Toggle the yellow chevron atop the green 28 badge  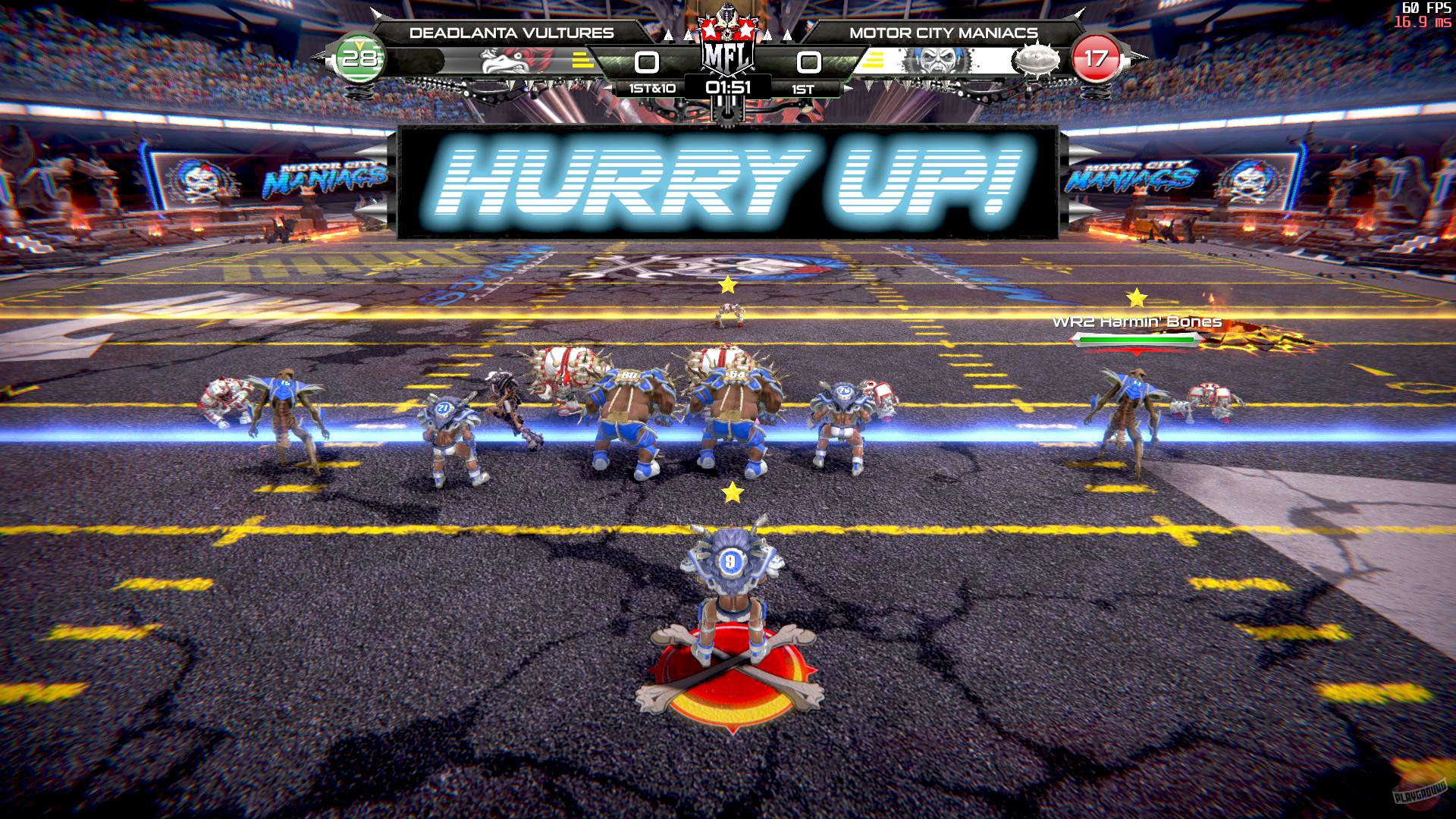357,44
